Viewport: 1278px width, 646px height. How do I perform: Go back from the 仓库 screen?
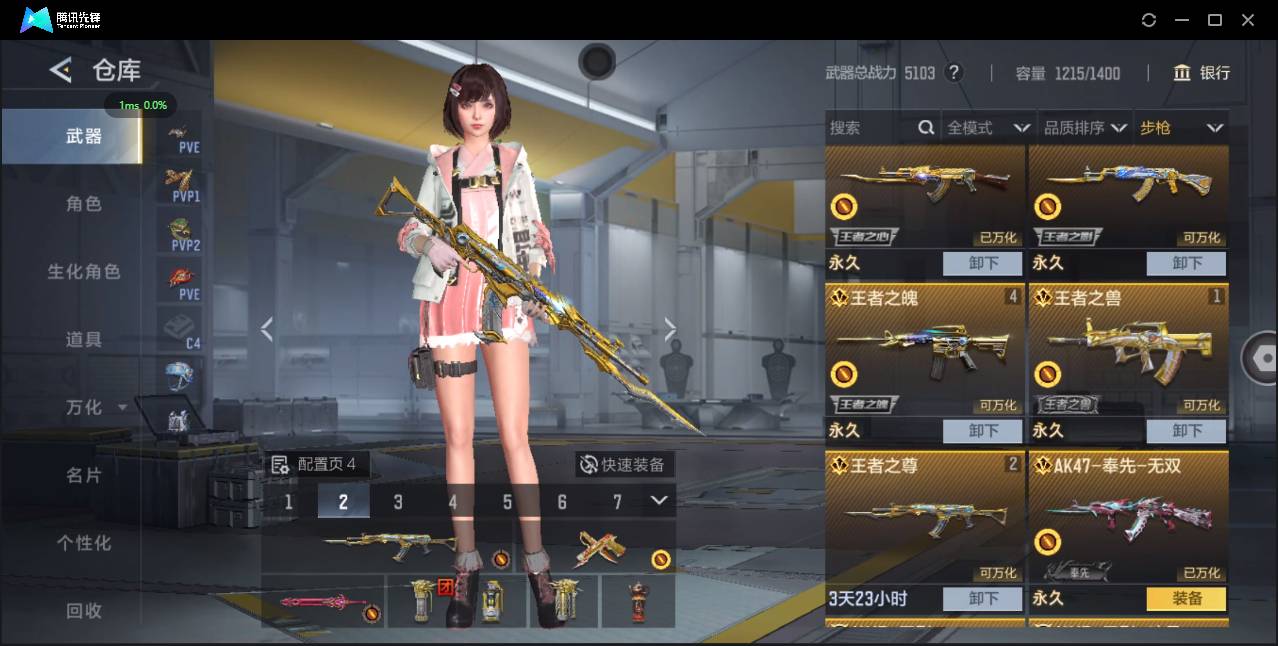click(61, 70)
